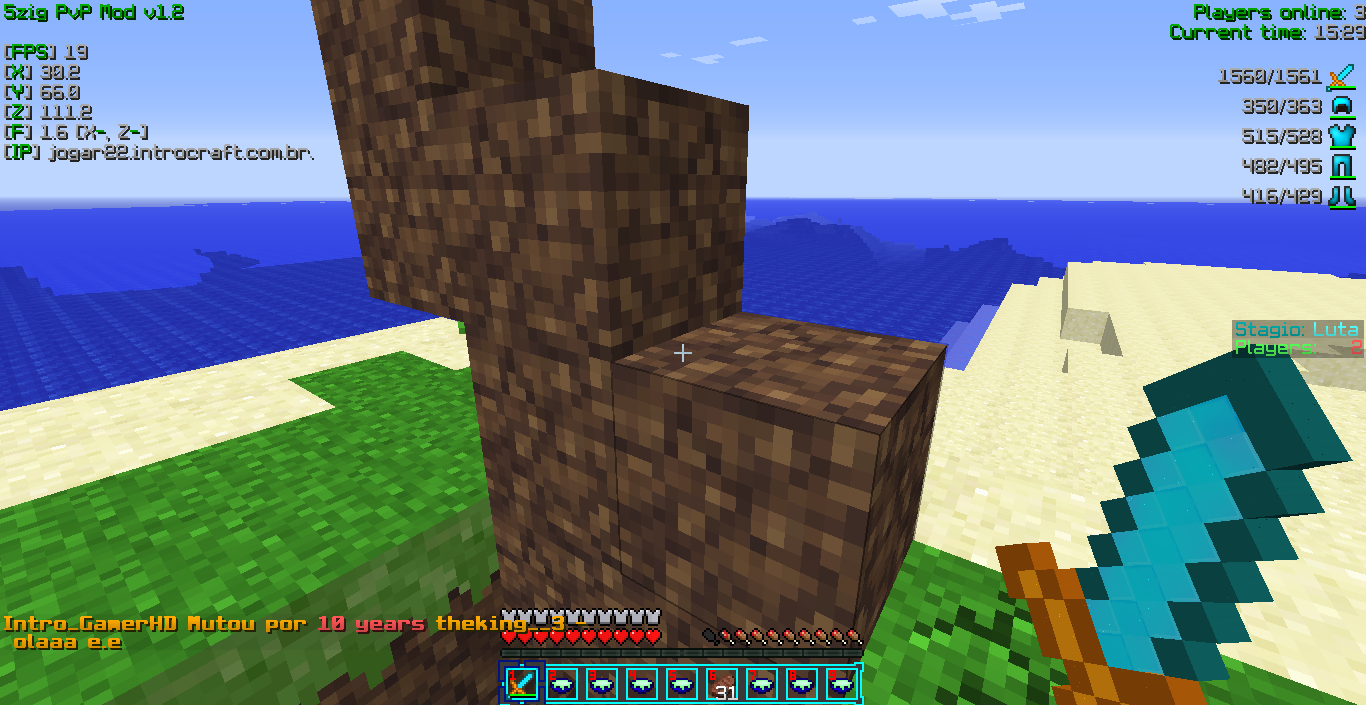Click the diamond chestplate durability icon
The width and height of the screenshot is (1366, 705).
1341,136
